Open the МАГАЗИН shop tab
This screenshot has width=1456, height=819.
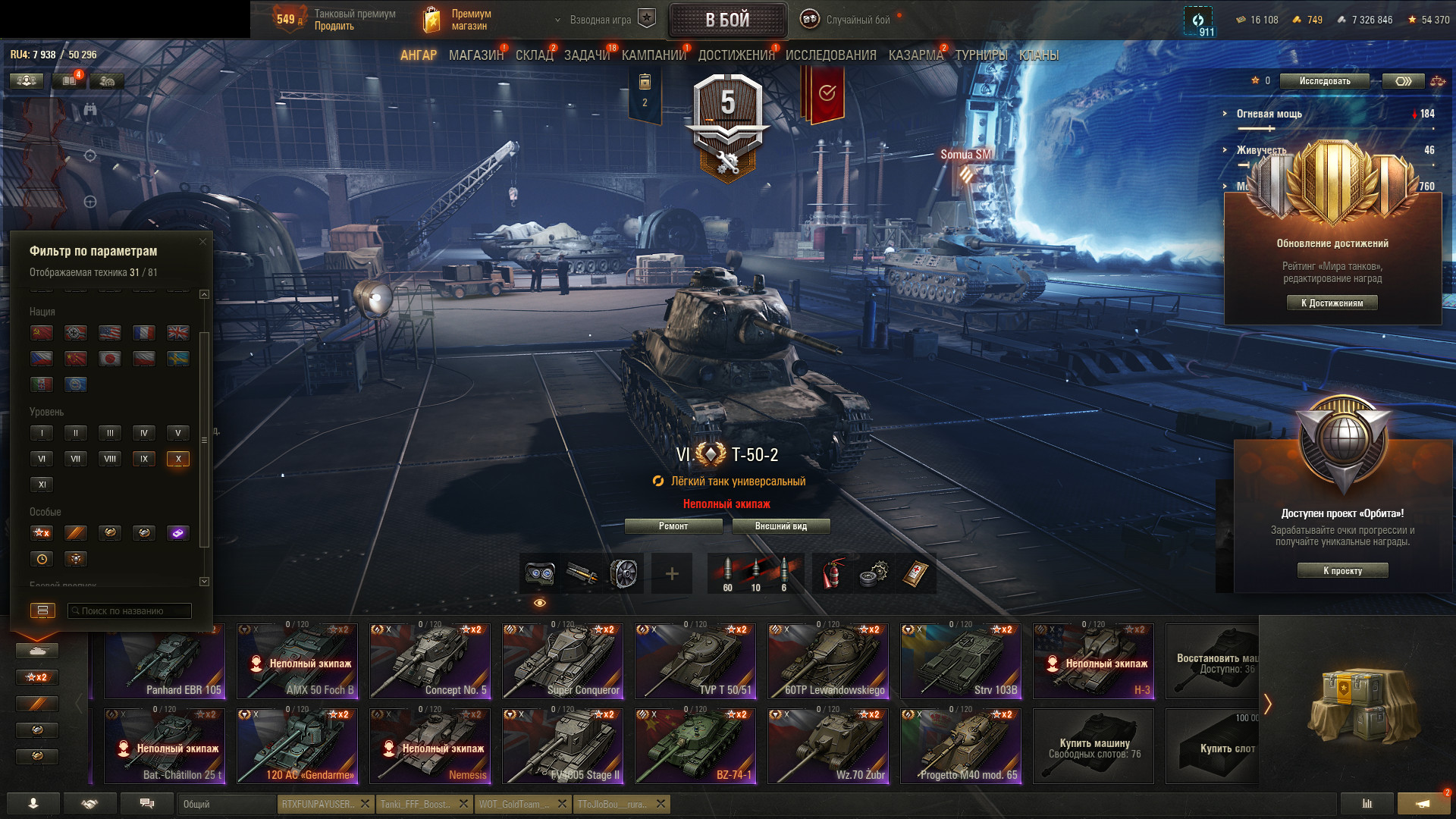[475, 55]
